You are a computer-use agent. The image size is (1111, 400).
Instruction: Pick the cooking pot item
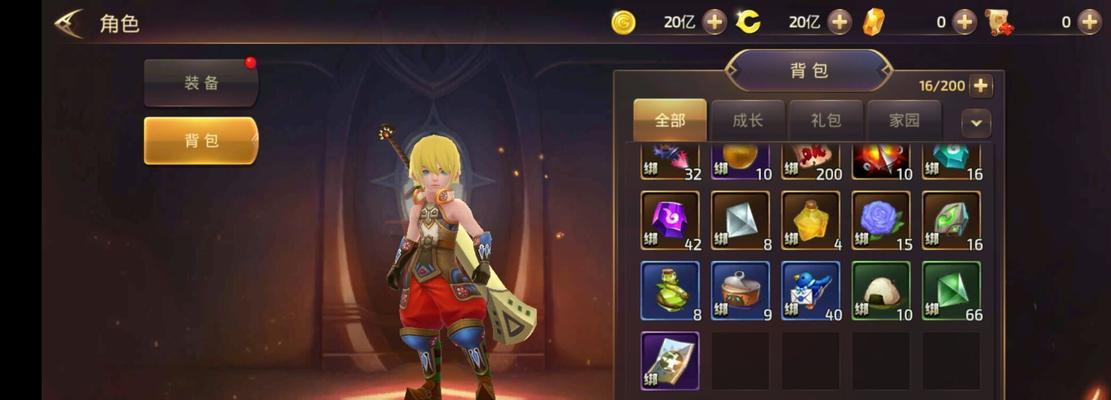(x=740, y=290)
